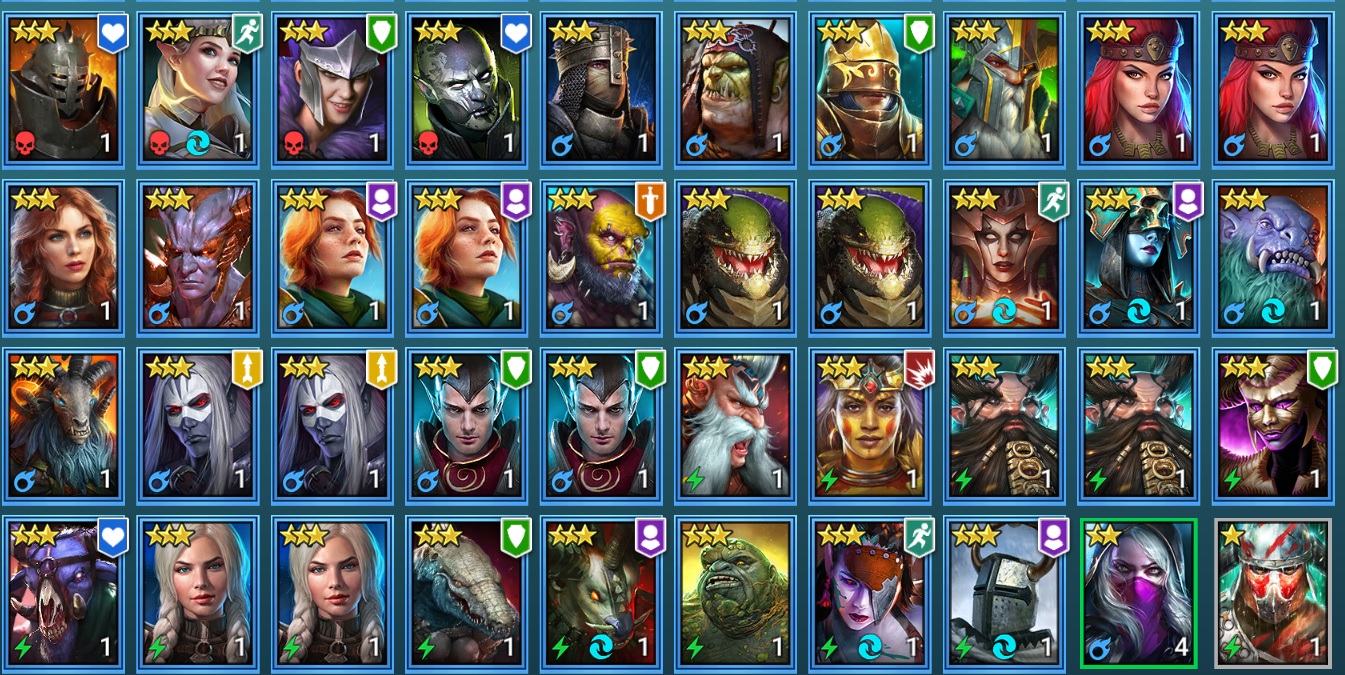This screenshot has height=675, width=1345.
Task: Choose the blue-skinned witch with hat
Action: click(x=1137, y=257)
